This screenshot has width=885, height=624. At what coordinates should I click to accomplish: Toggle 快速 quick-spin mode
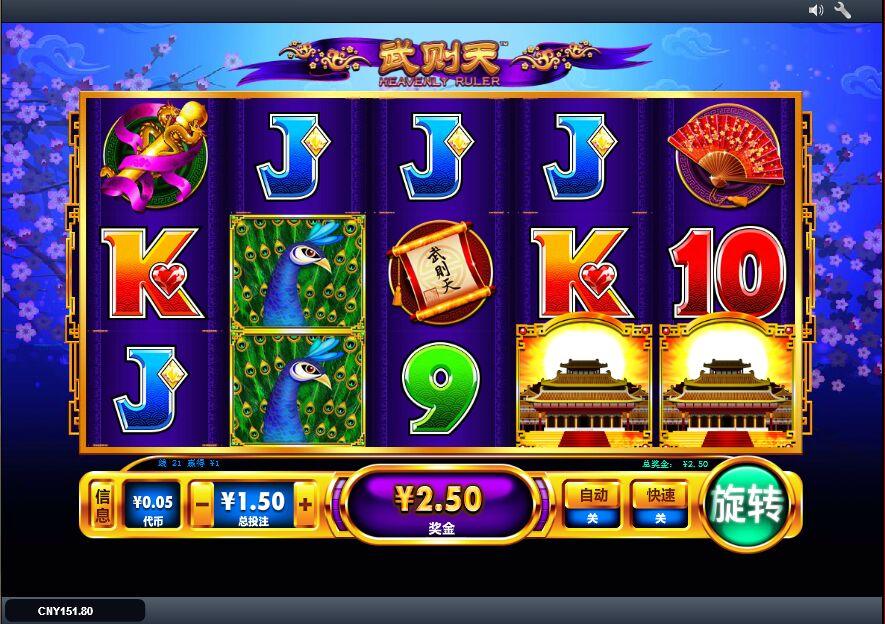(660, 503)
